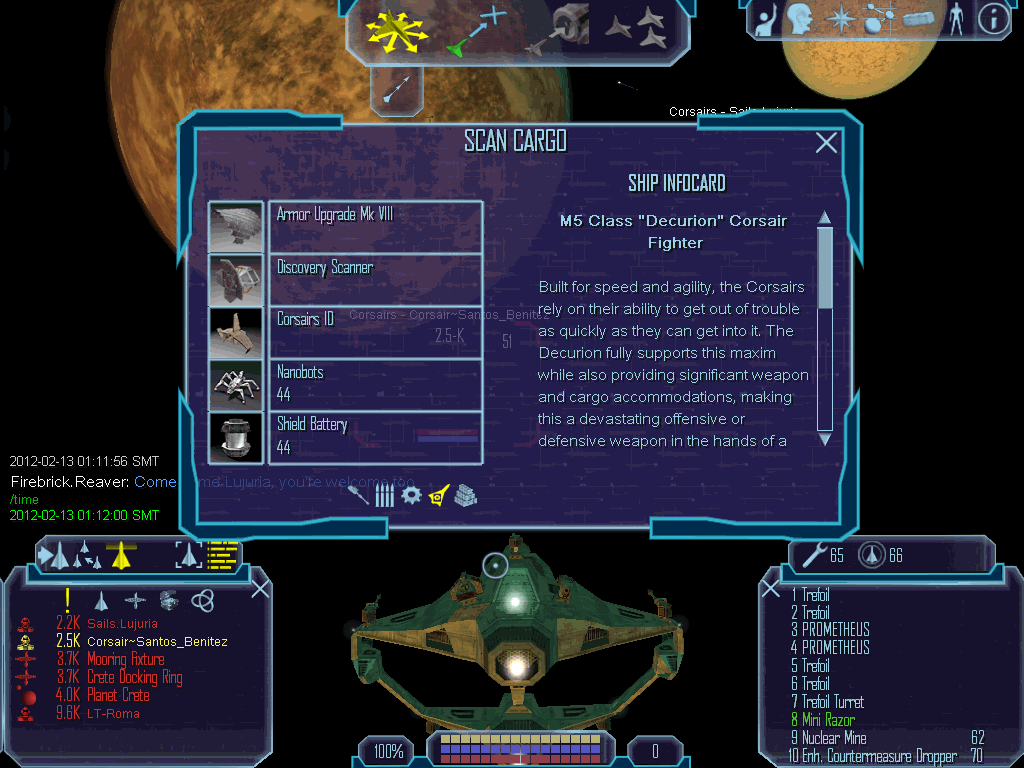Screen dimensions: 1024x768
Task: Activate the go-to maneuver icon
Action: 477,30
